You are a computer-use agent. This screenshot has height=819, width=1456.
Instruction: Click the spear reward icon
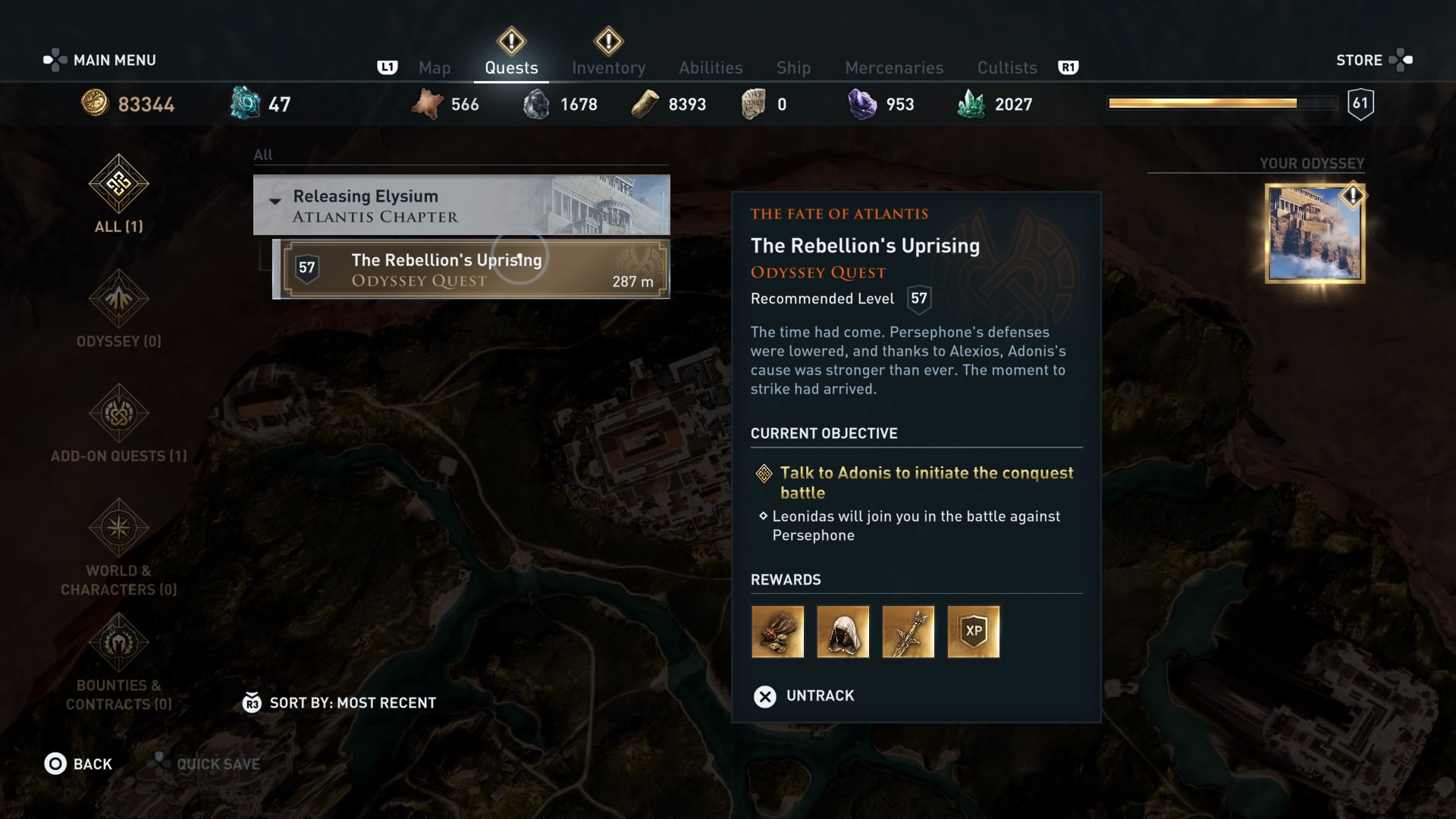tap(908, 632)
